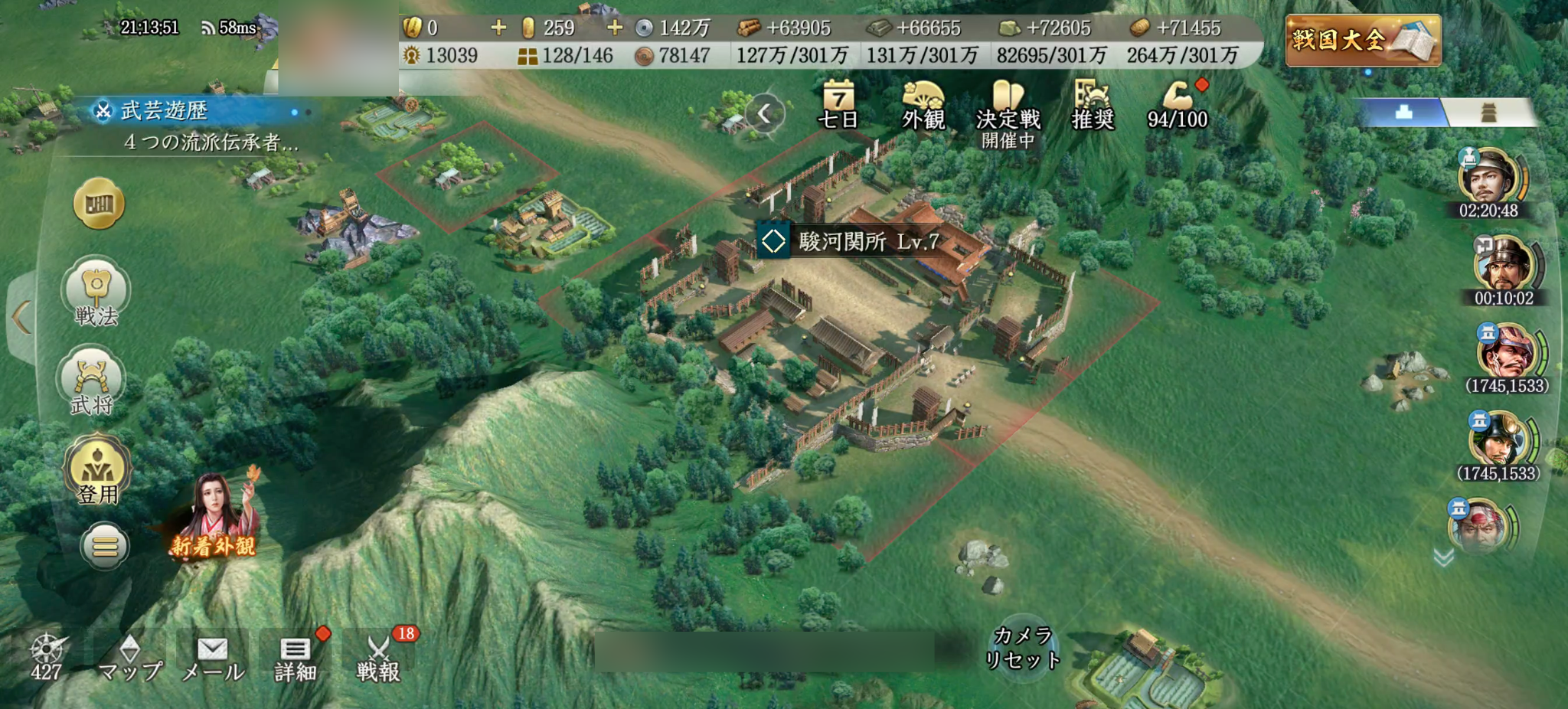The image size is (1568, 709).
Task: Open the 七日 seven-day calendar event
Action: point(838,105)
